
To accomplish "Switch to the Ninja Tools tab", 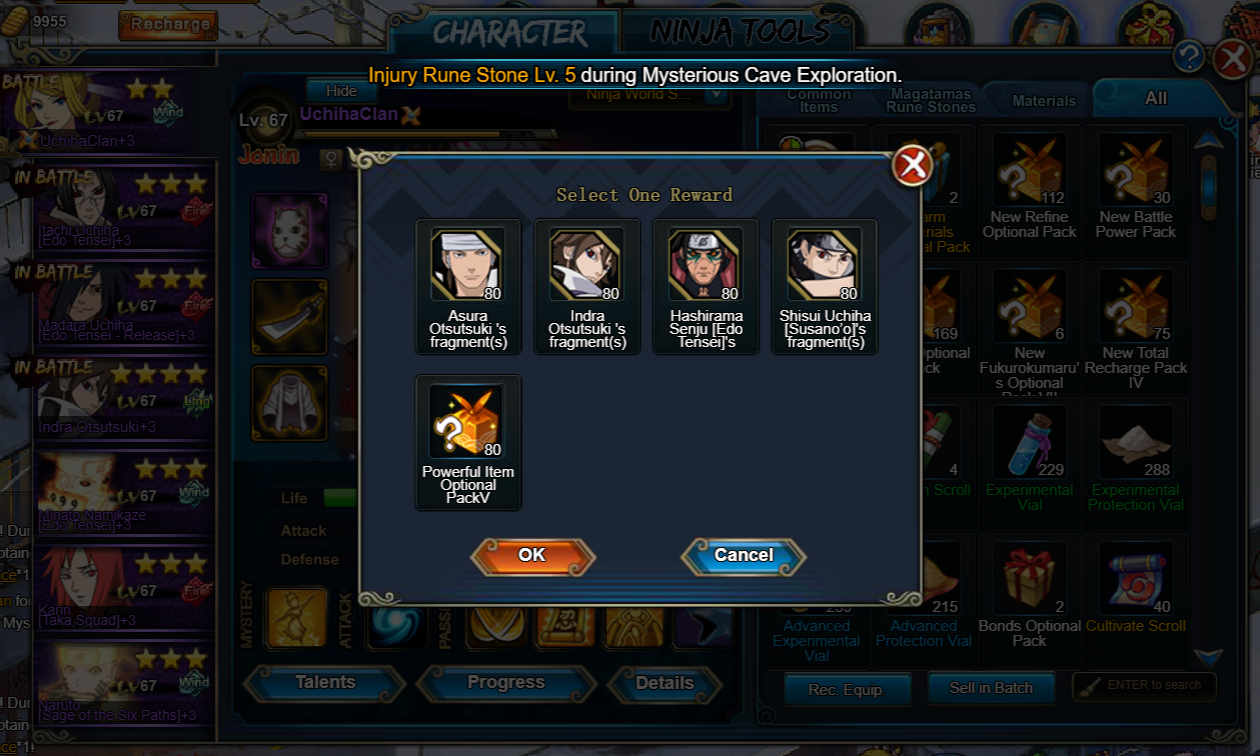I will coord(740,32).
